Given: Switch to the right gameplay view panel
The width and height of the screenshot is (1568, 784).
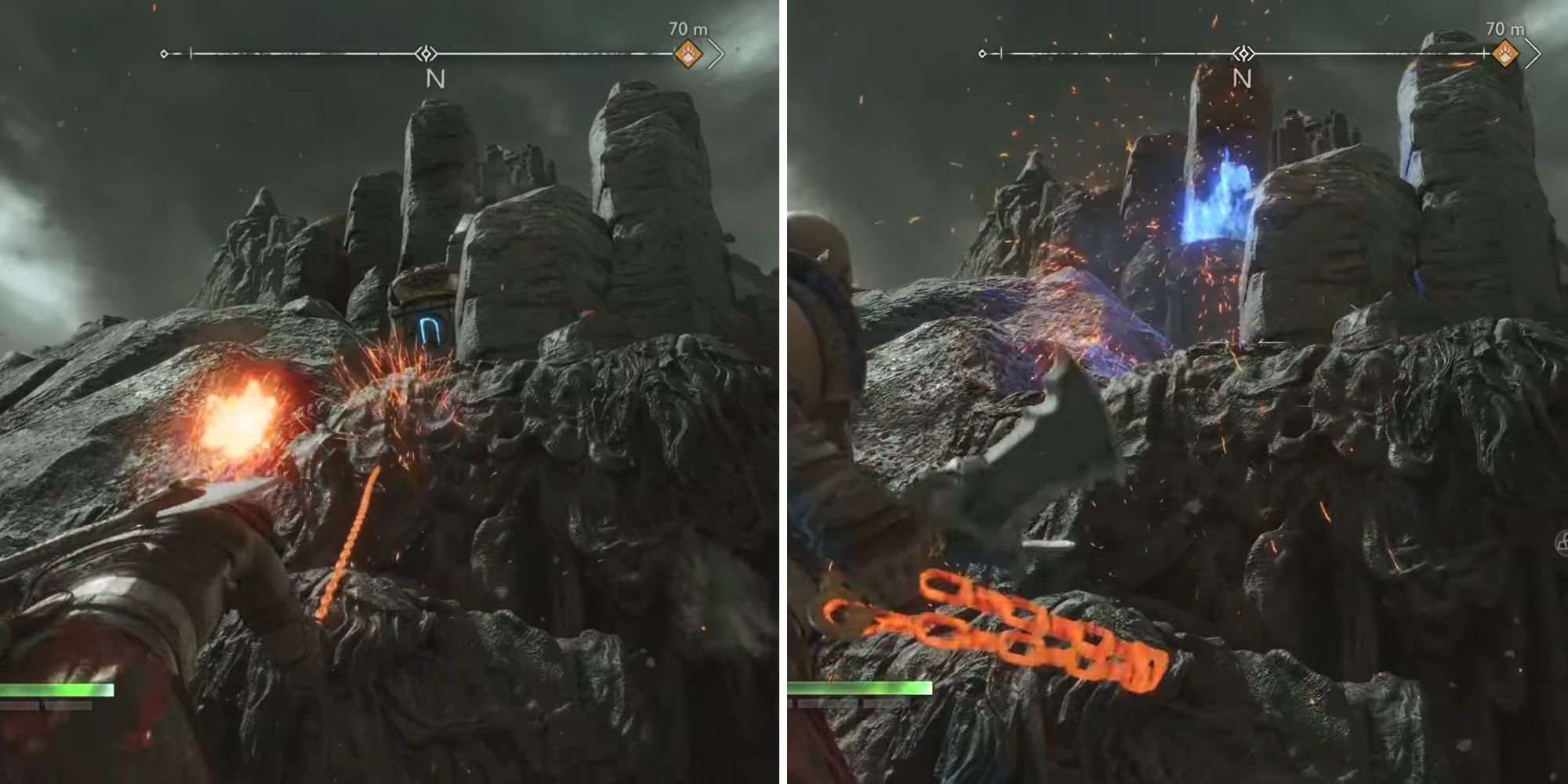Looking at the screenshot, I should click(1176, 392).
